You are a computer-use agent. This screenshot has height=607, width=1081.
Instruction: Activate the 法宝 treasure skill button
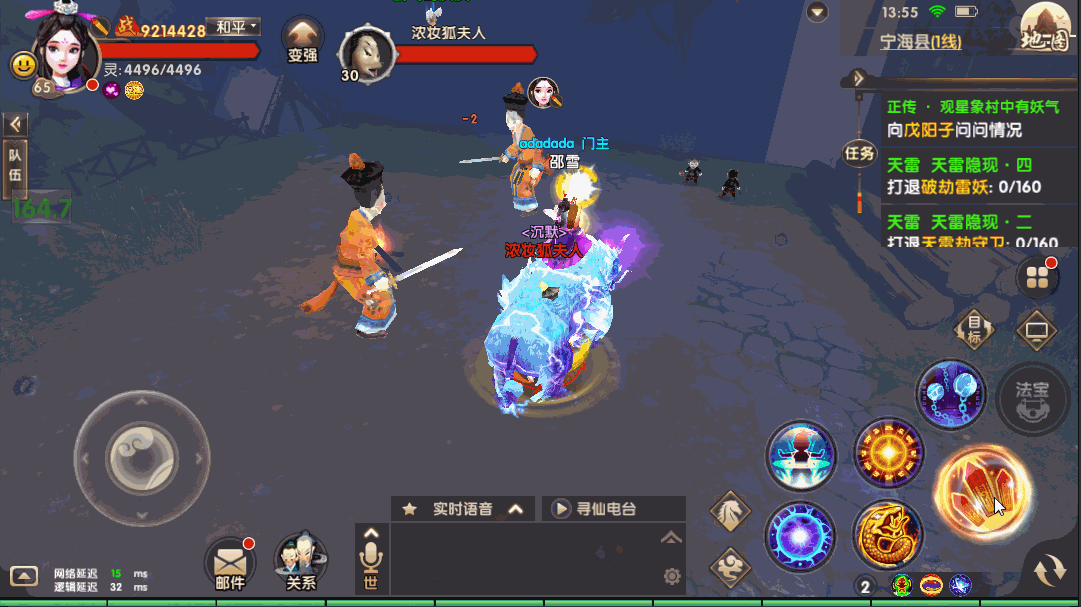[1032, 396]
